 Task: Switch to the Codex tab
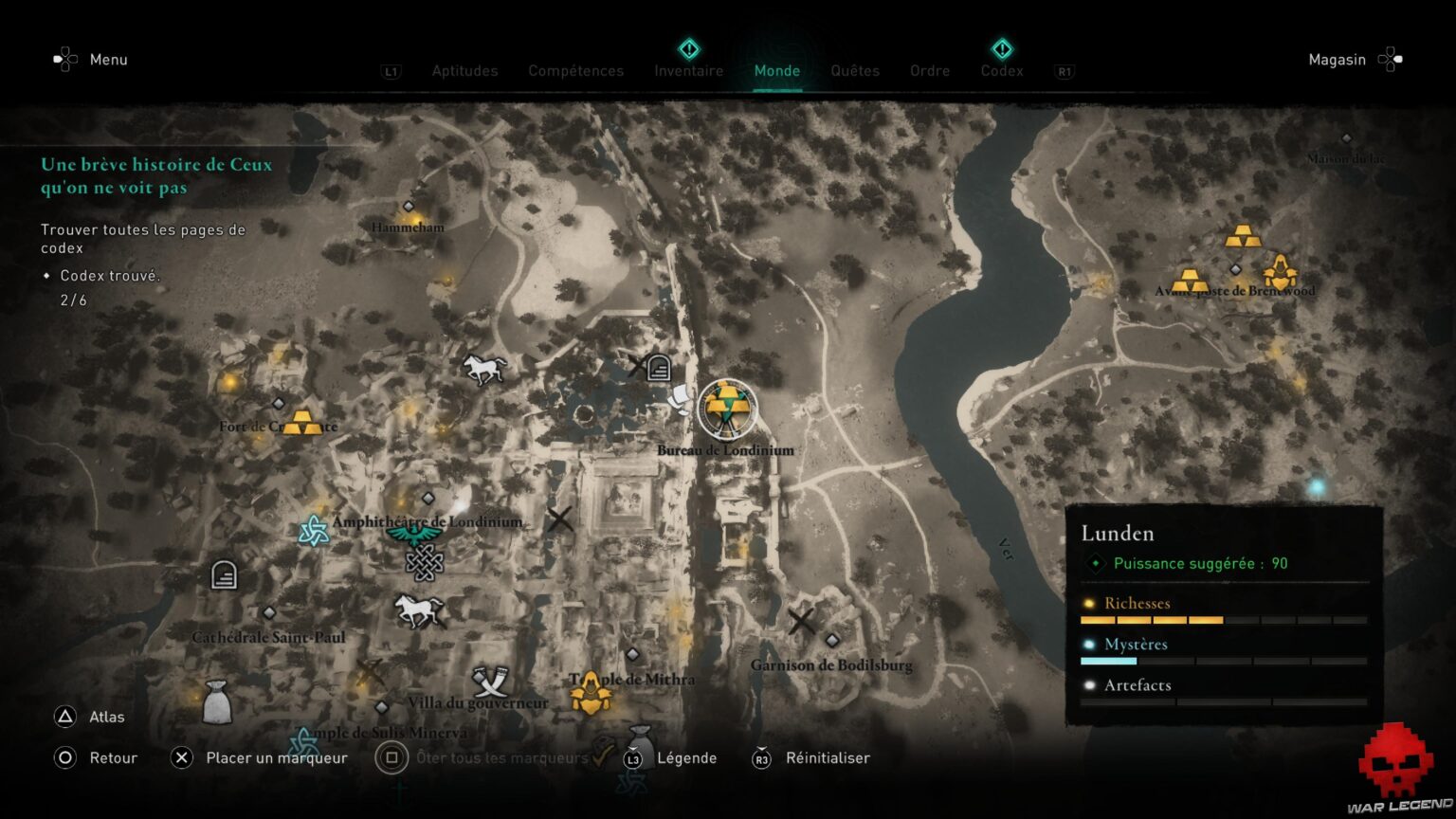[x=1002, y=71]
